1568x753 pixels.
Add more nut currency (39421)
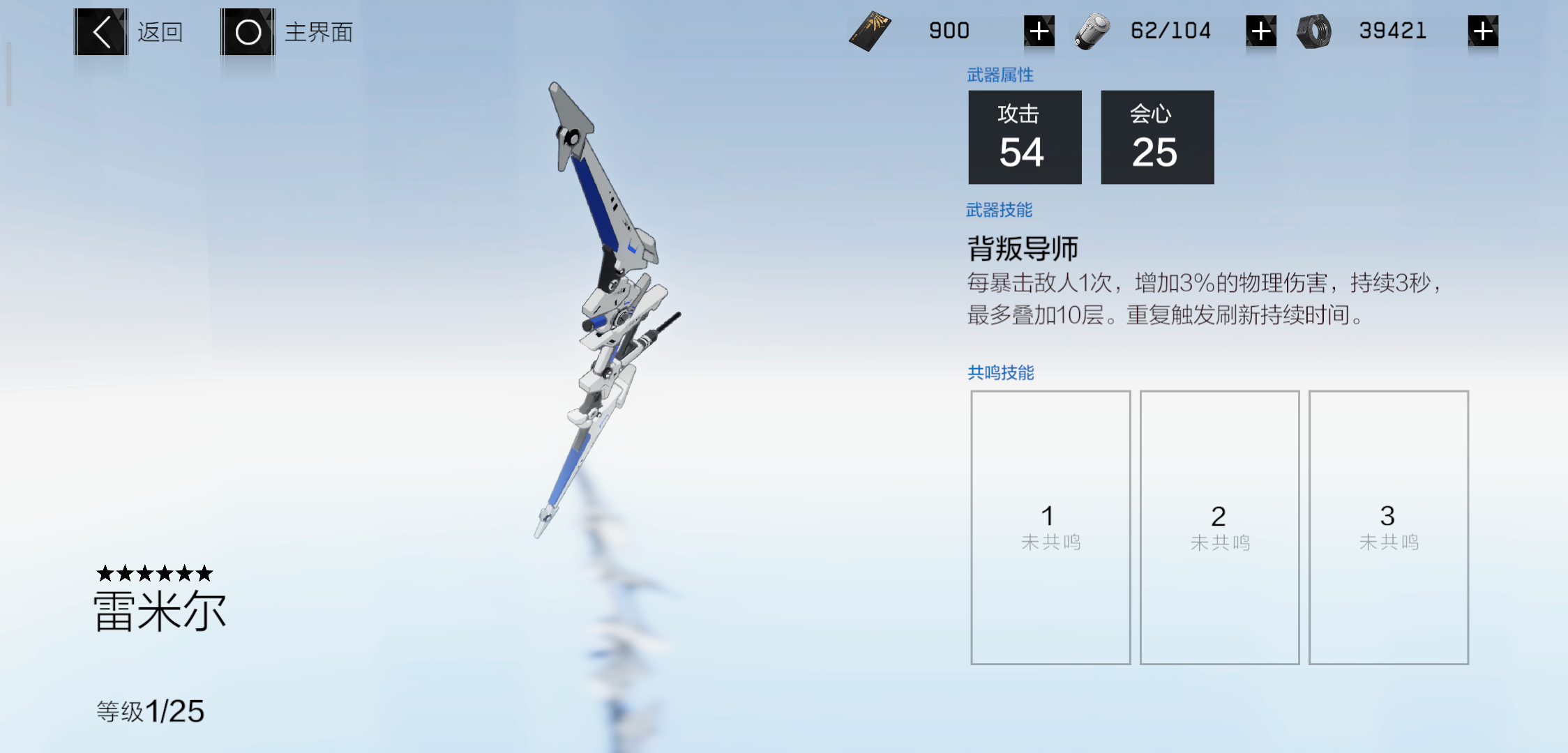(1482, 31)
